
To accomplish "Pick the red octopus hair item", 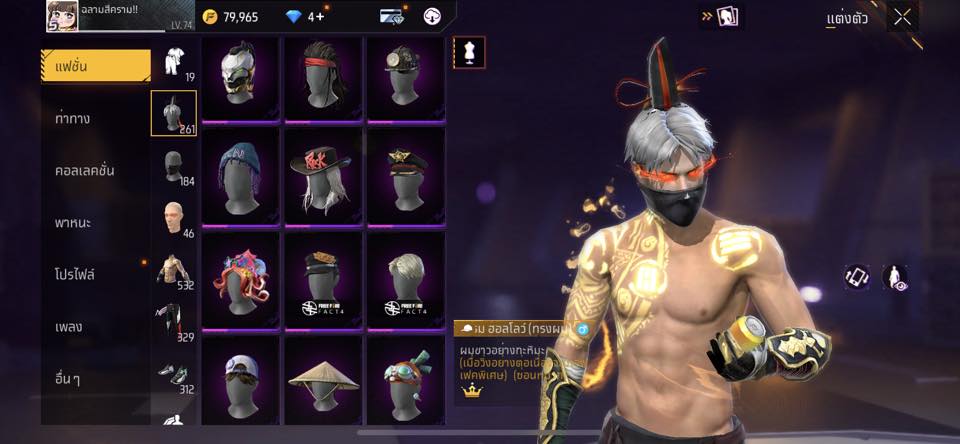I will (x=240, y=282).
